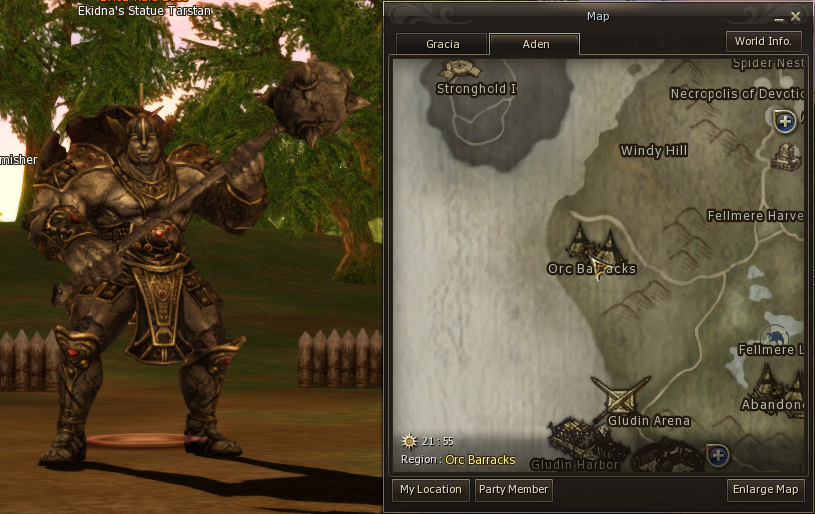Minimize the Map window
This screenshot has height=514, width=815.
pyautogui.click(x=779, y=17)
